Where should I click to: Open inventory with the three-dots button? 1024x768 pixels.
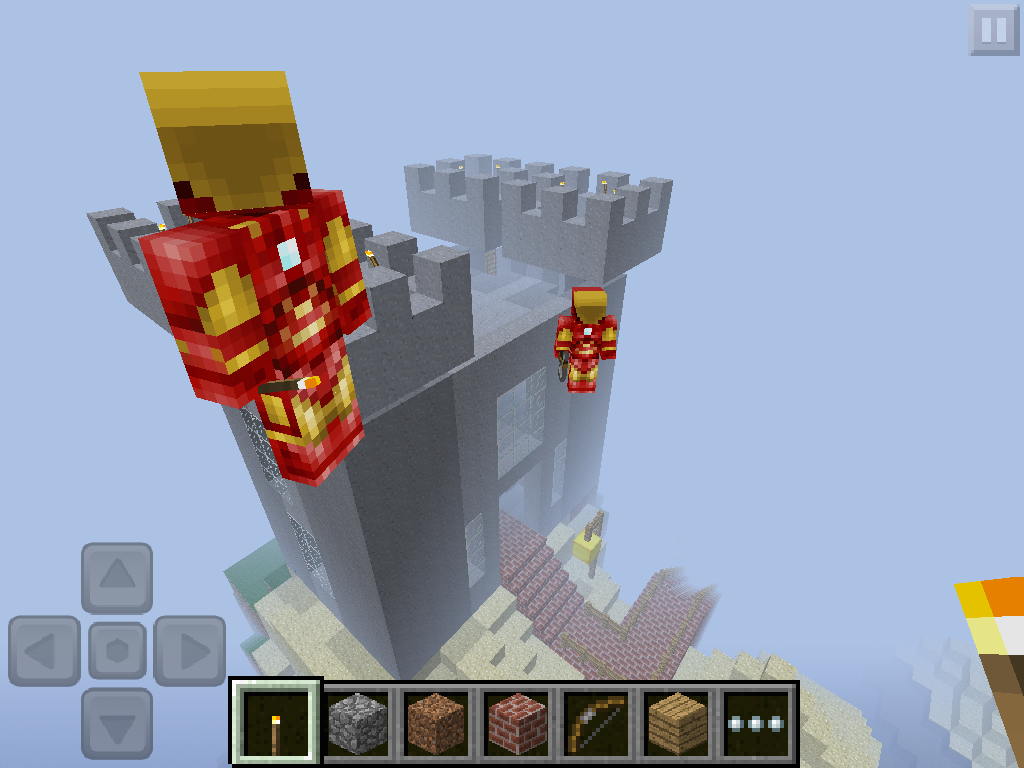[756, 723]
